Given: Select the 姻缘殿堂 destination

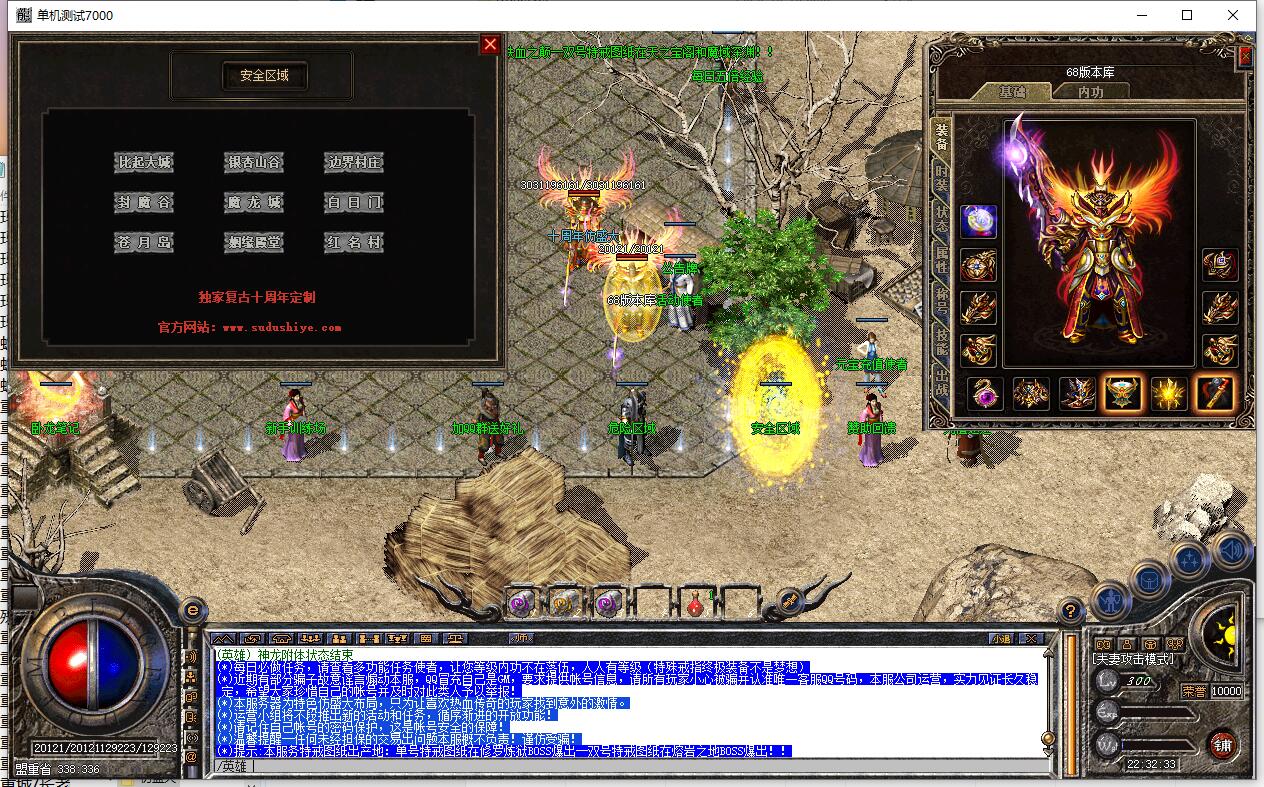Looking at the screenshot, I should [254, 243].
